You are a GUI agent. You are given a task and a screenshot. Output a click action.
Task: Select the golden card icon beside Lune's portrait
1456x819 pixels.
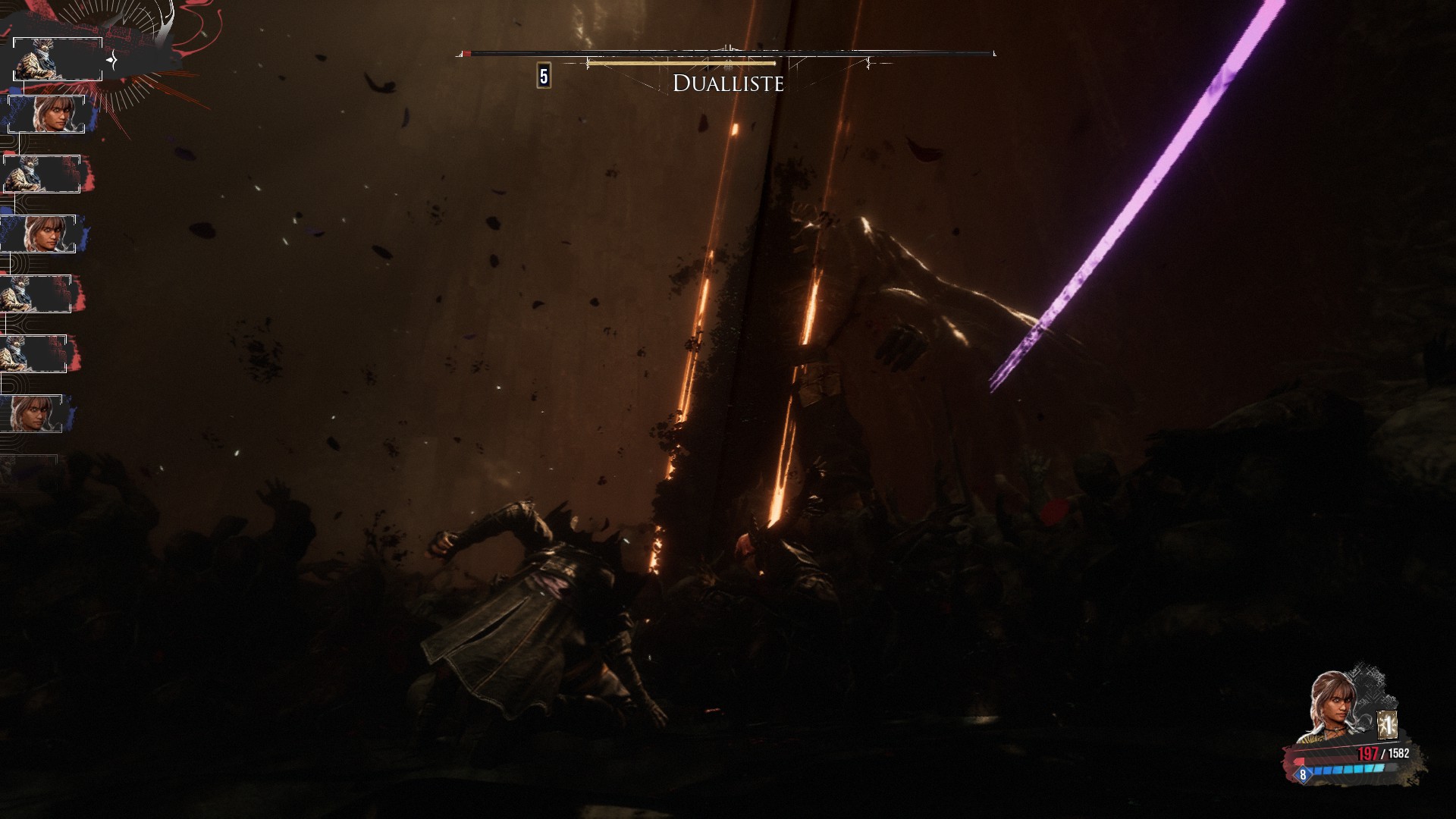tap(1387, 726)
